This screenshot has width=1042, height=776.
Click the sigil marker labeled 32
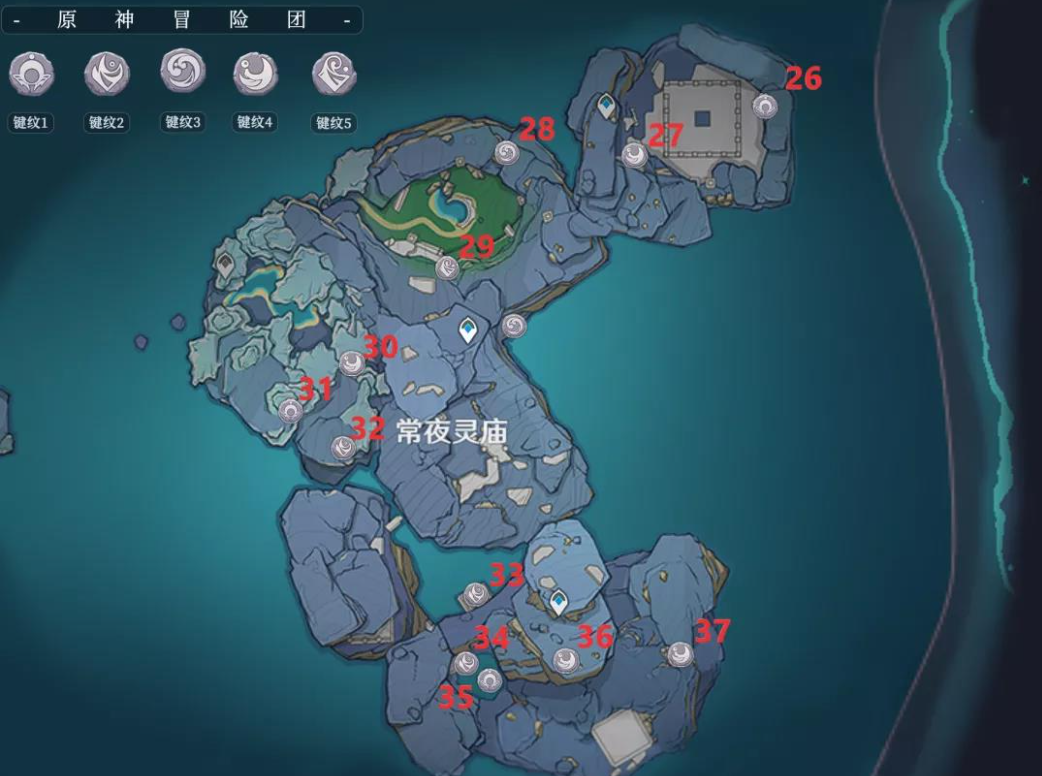tap(343, 448)
